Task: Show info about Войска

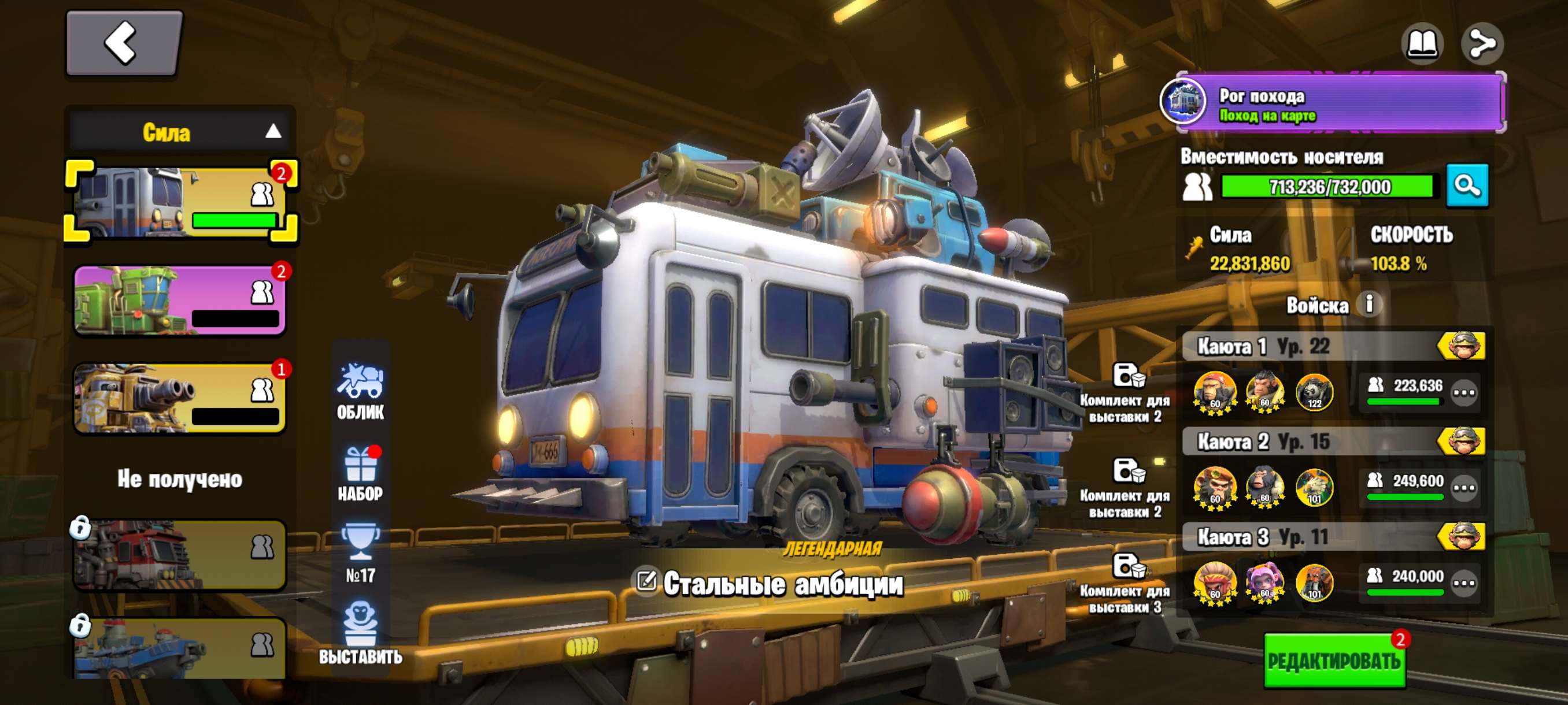Action: [1370, 303]
